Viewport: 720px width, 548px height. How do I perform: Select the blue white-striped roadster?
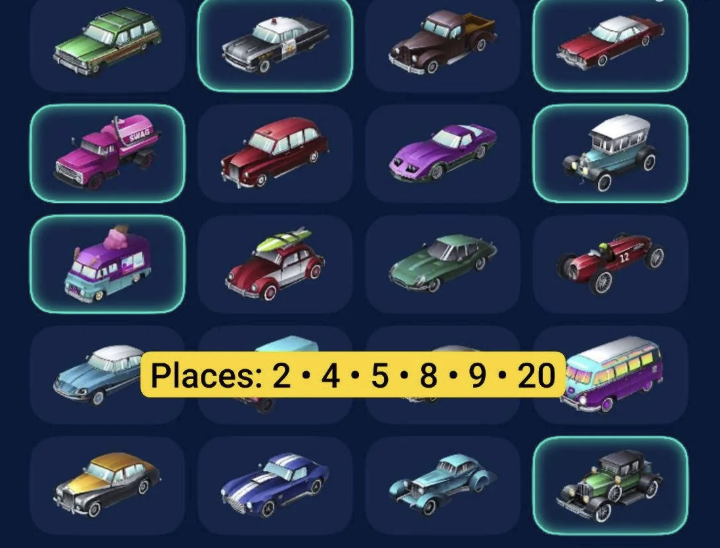coord(274,485)
